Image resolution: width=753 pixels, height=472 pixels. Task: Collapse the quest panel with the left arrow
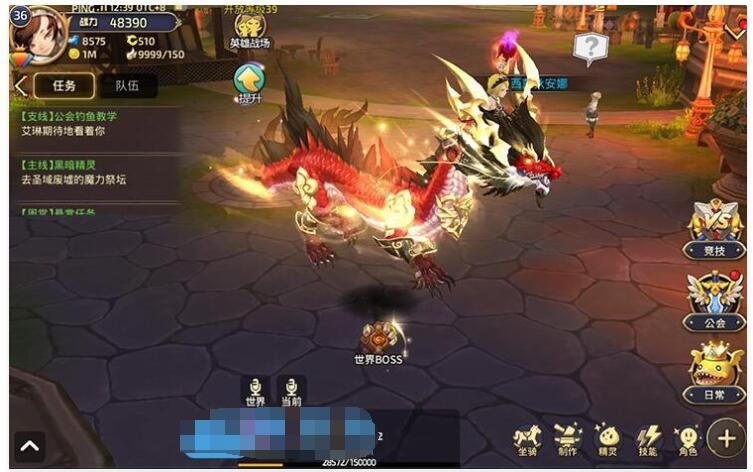point(20,86)
